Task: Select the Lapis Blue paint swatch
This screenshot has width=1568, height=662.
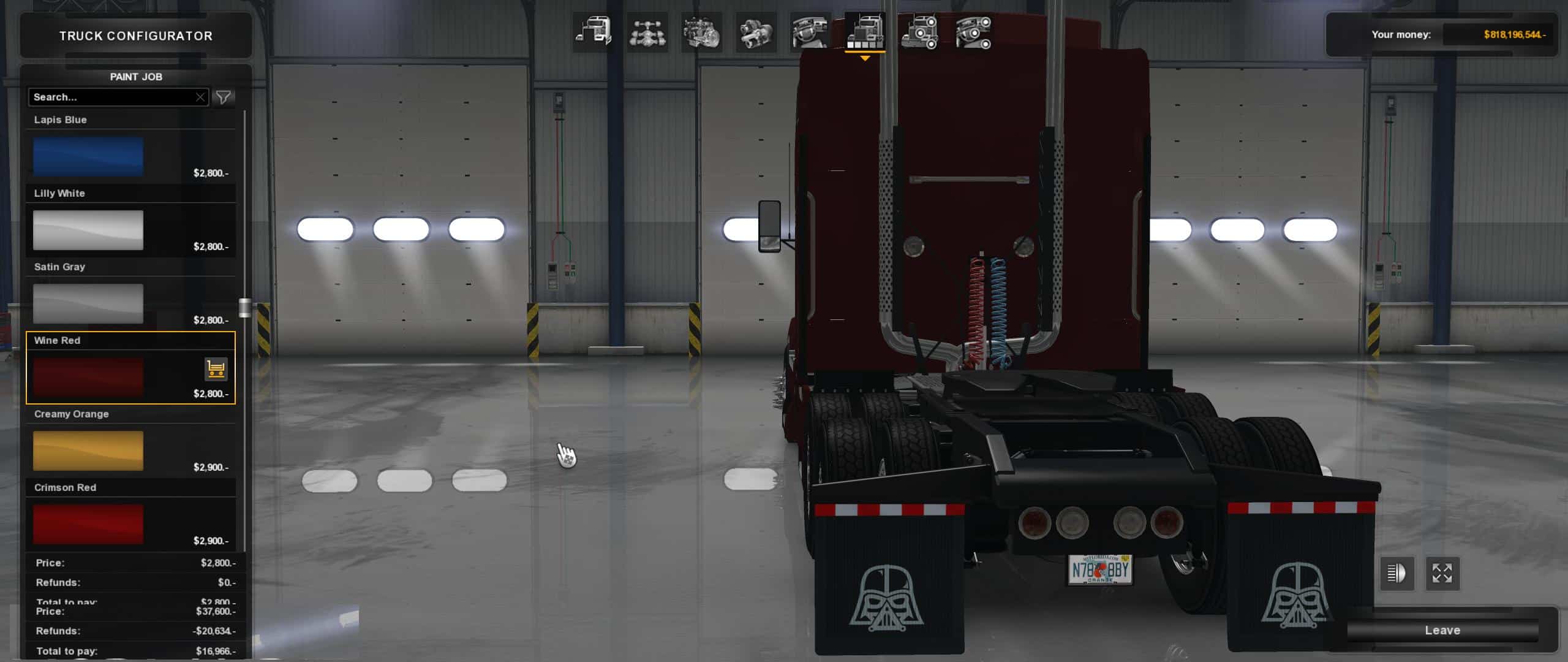Action: point(88,156)
